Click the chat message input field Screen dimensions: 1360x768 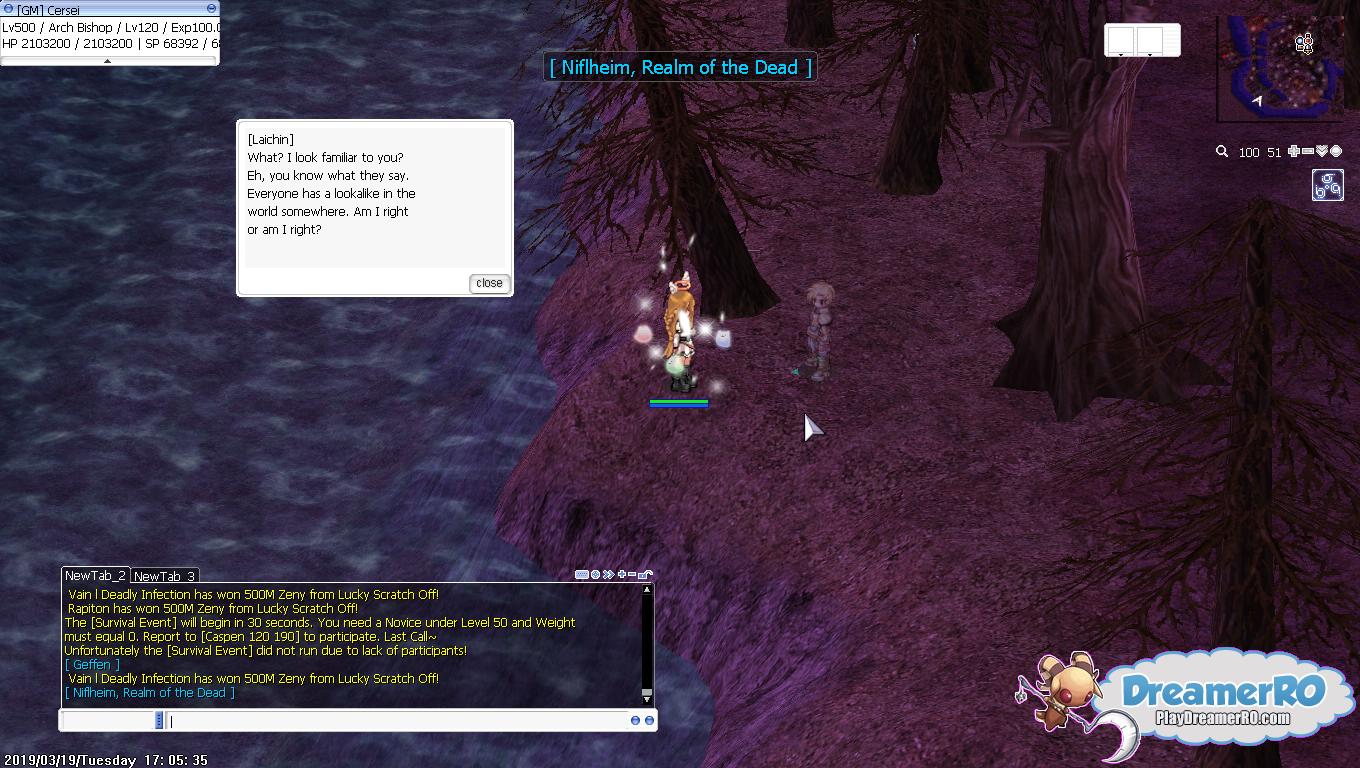(398, 720)
